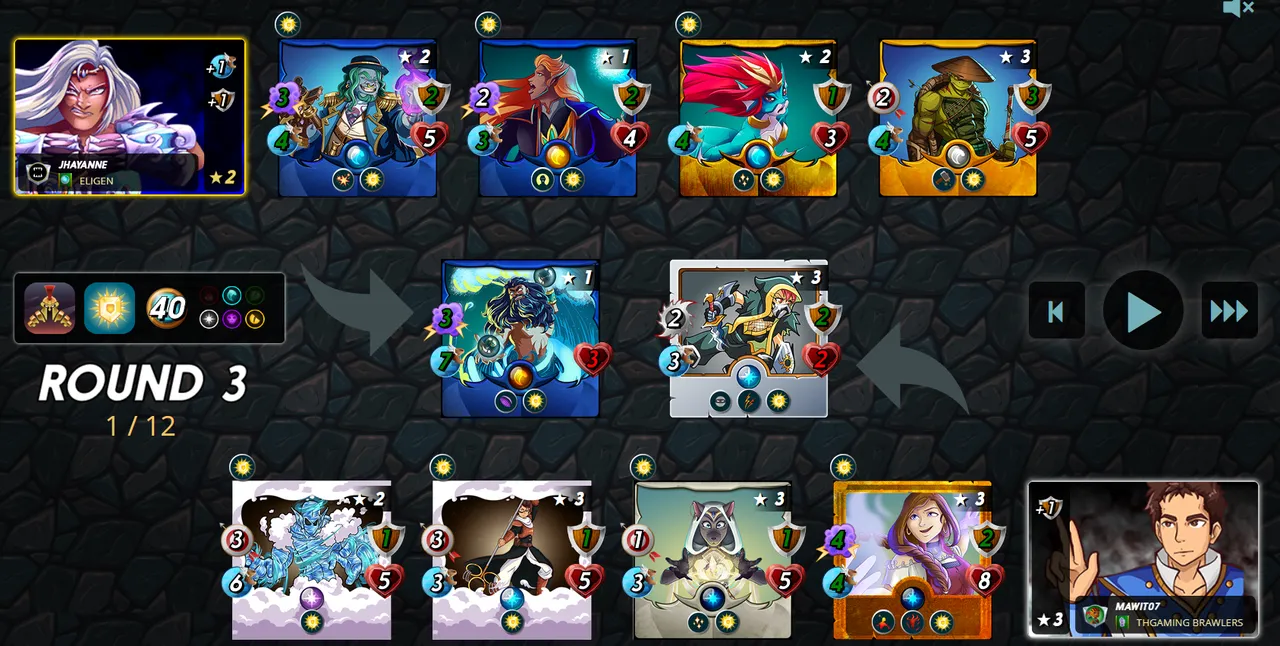Inspect the ice creature card
1280x646 pixels.
point(311,560)
